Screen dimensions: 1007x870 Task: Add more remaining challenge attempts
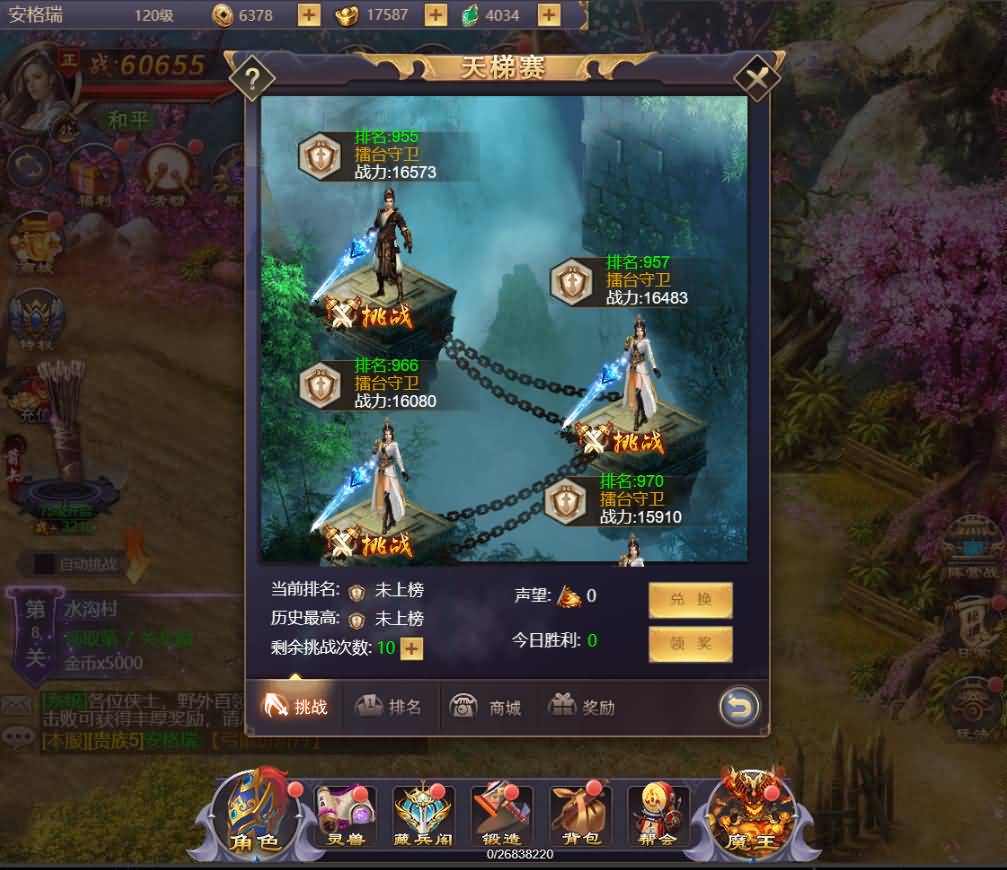(412, 648)
